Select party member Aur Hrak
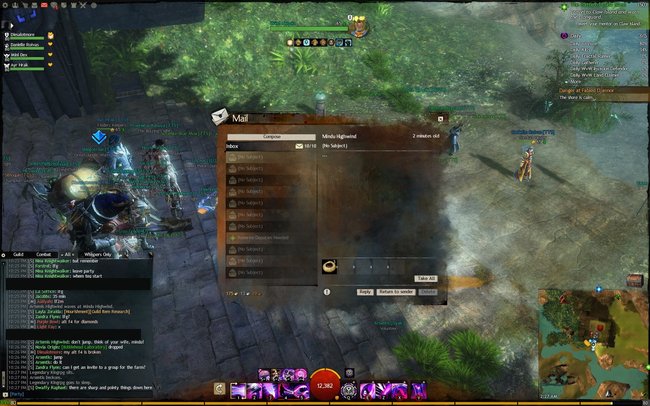 23,65
